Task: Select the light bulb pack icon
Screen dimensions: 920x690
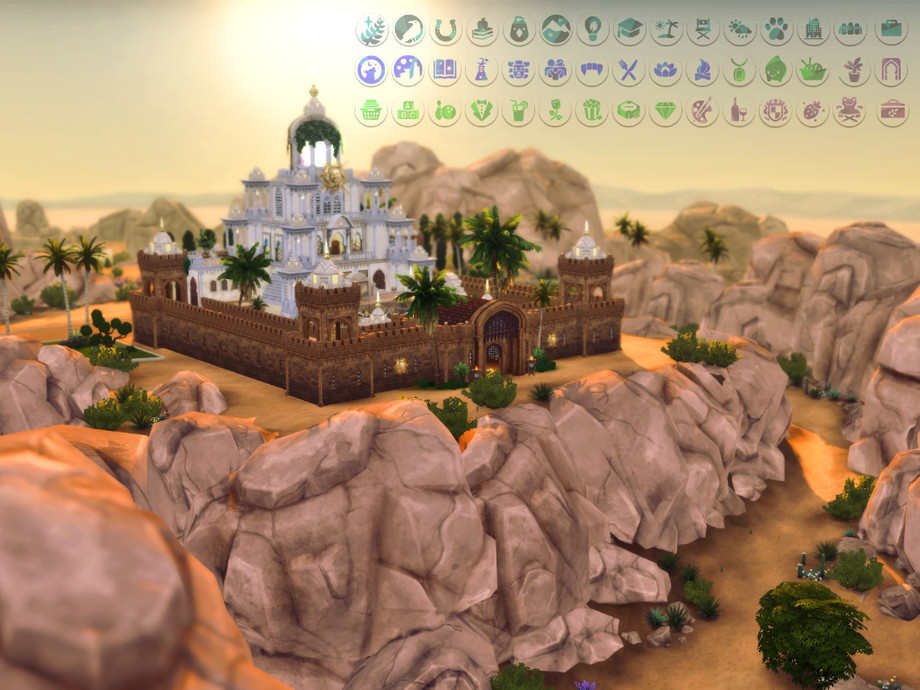Action: click(x=592, y=29)
